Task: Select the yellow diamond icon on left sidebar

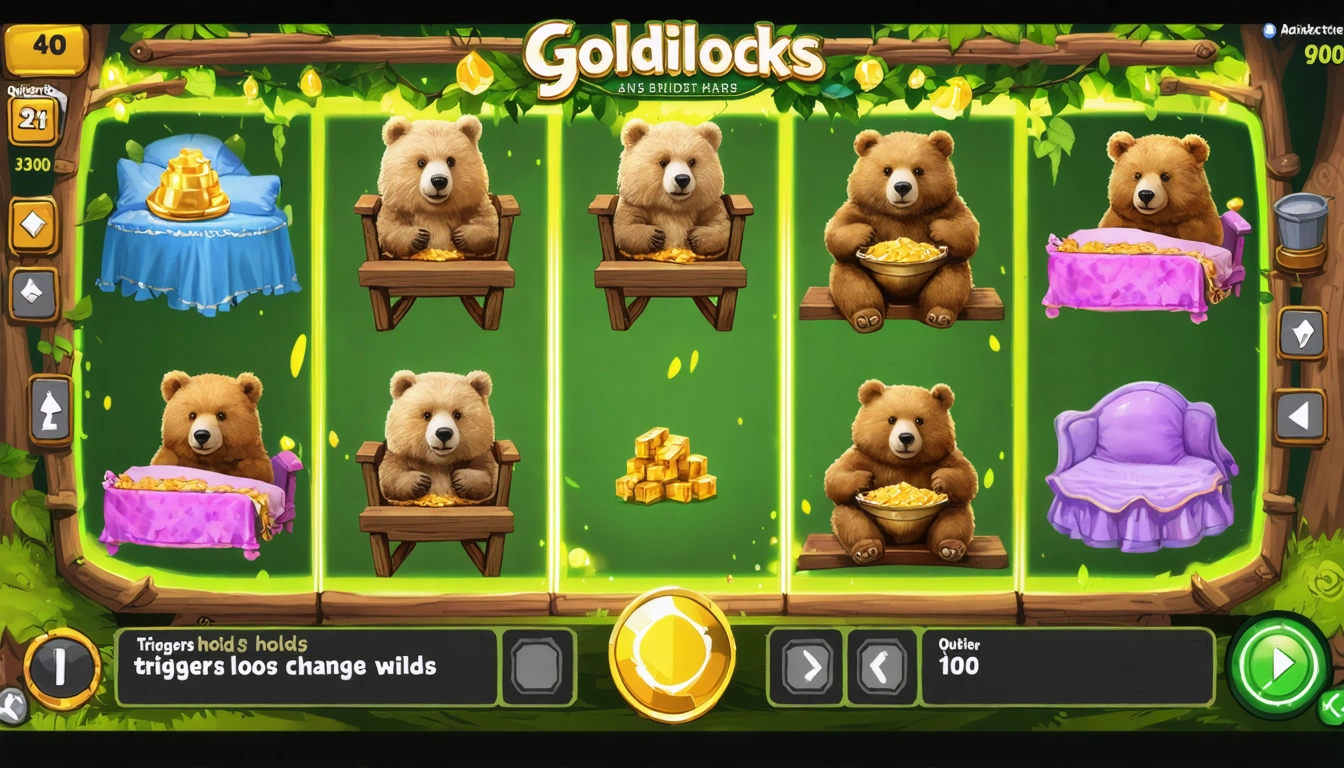Action: coord(33,225)
